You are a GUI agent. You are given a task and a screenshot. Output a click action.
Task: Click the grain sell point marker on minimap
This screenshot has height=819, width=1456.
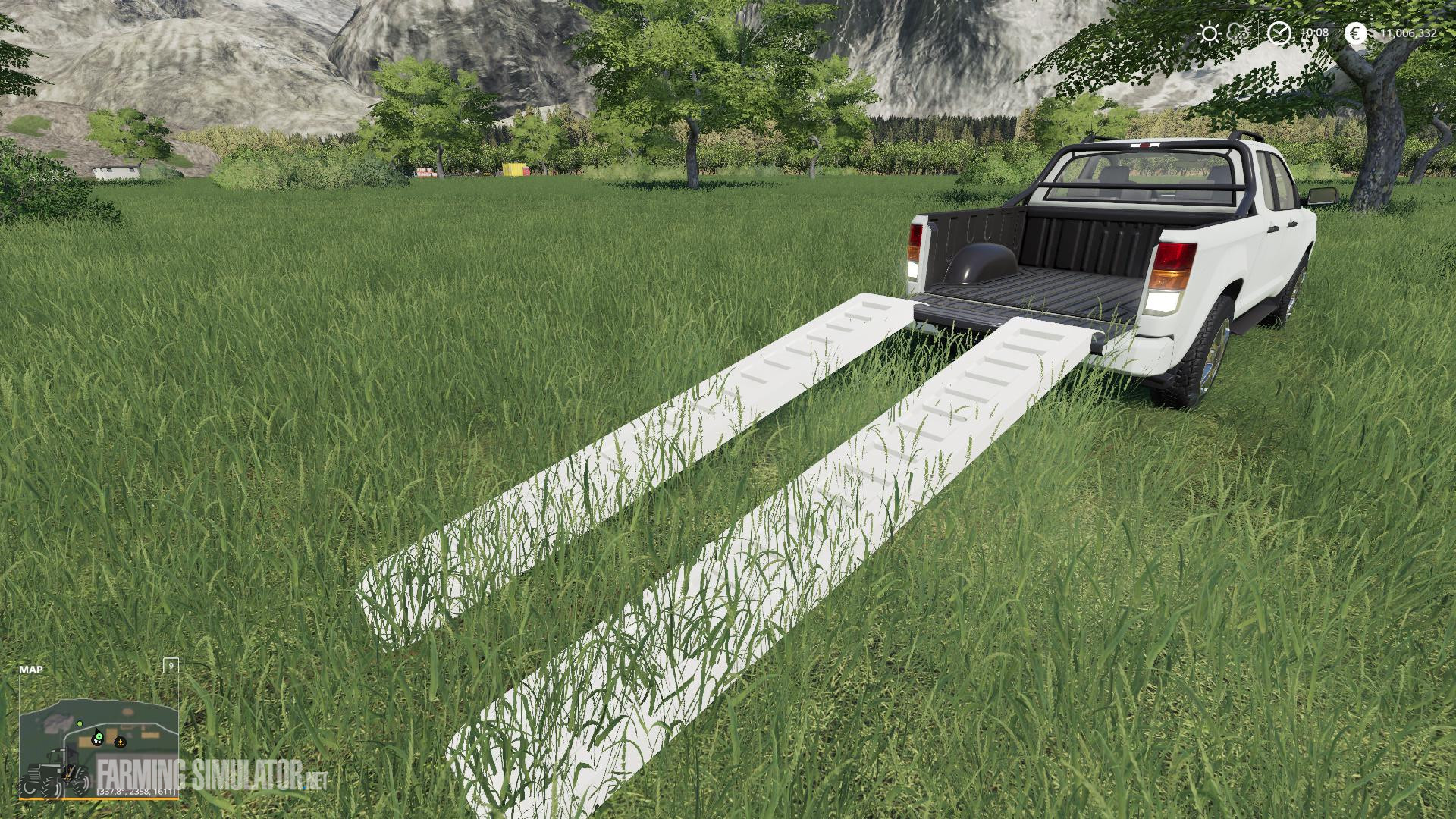pos(120,742)
